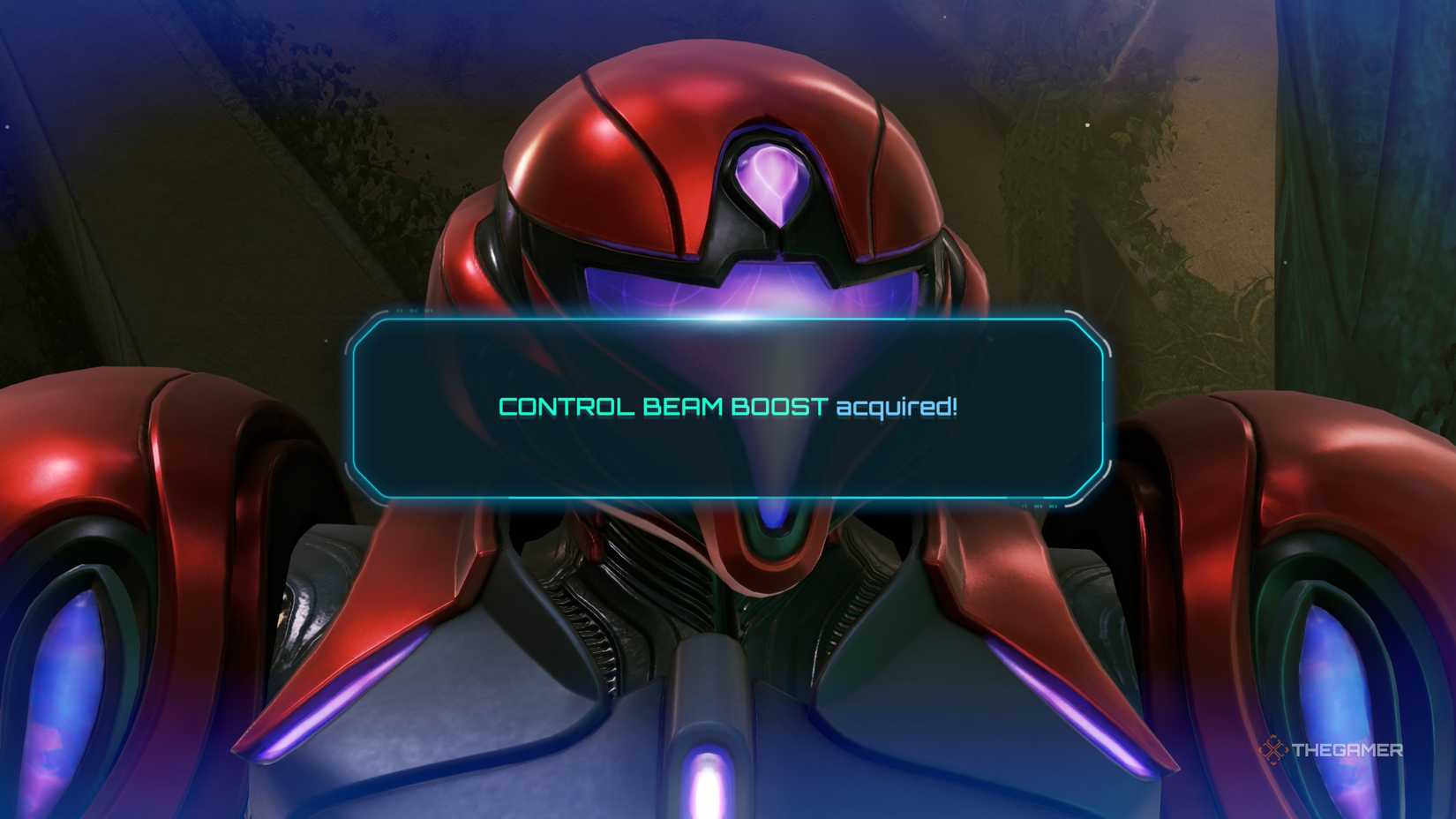Click the small markings on the dialog's top-left corner
The width and height of the screenshot is (1456, 819).
point(415,311)
